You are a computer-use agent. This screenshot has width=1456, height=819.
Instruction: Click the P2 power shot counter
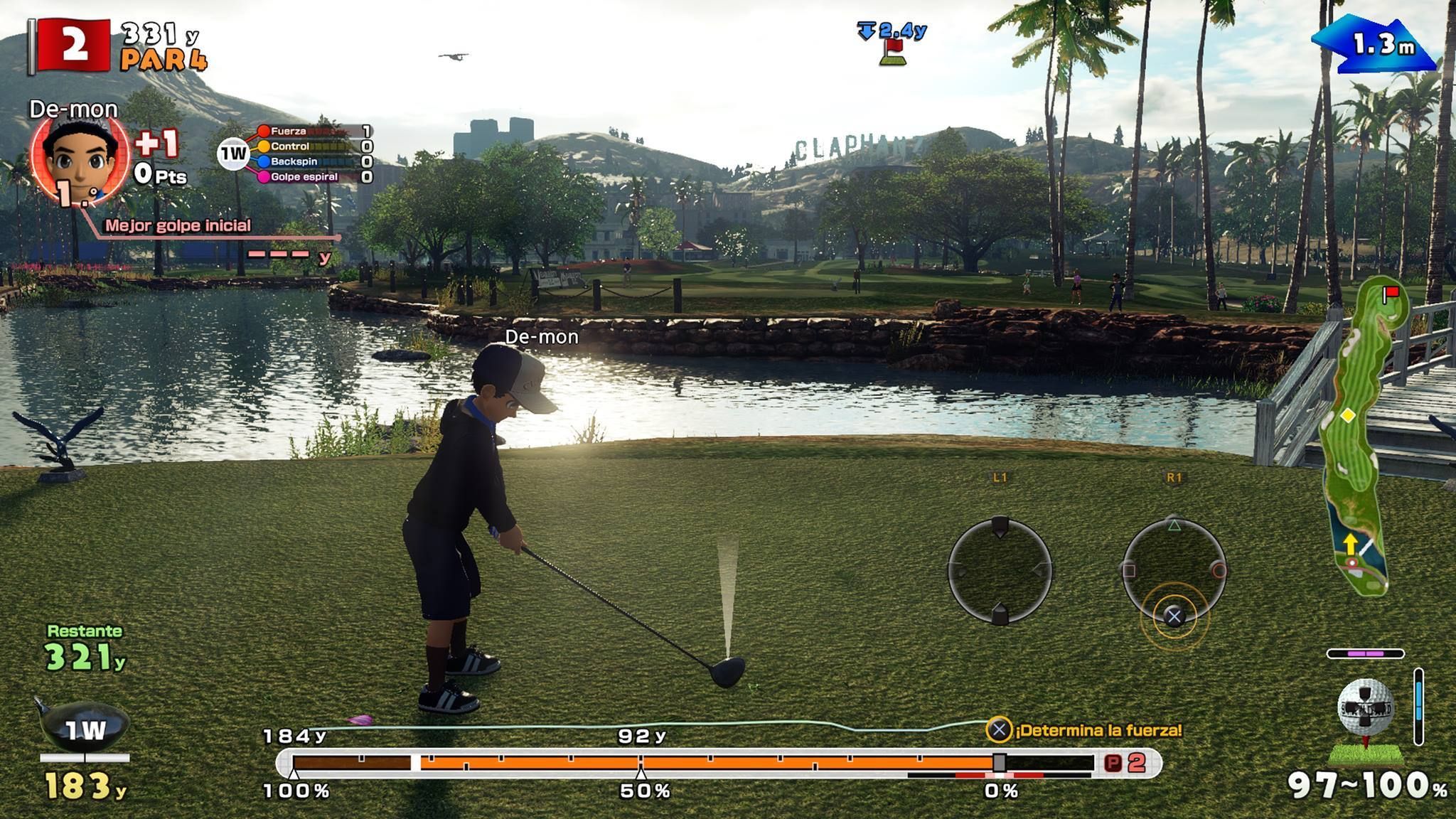pos(1128,763)
